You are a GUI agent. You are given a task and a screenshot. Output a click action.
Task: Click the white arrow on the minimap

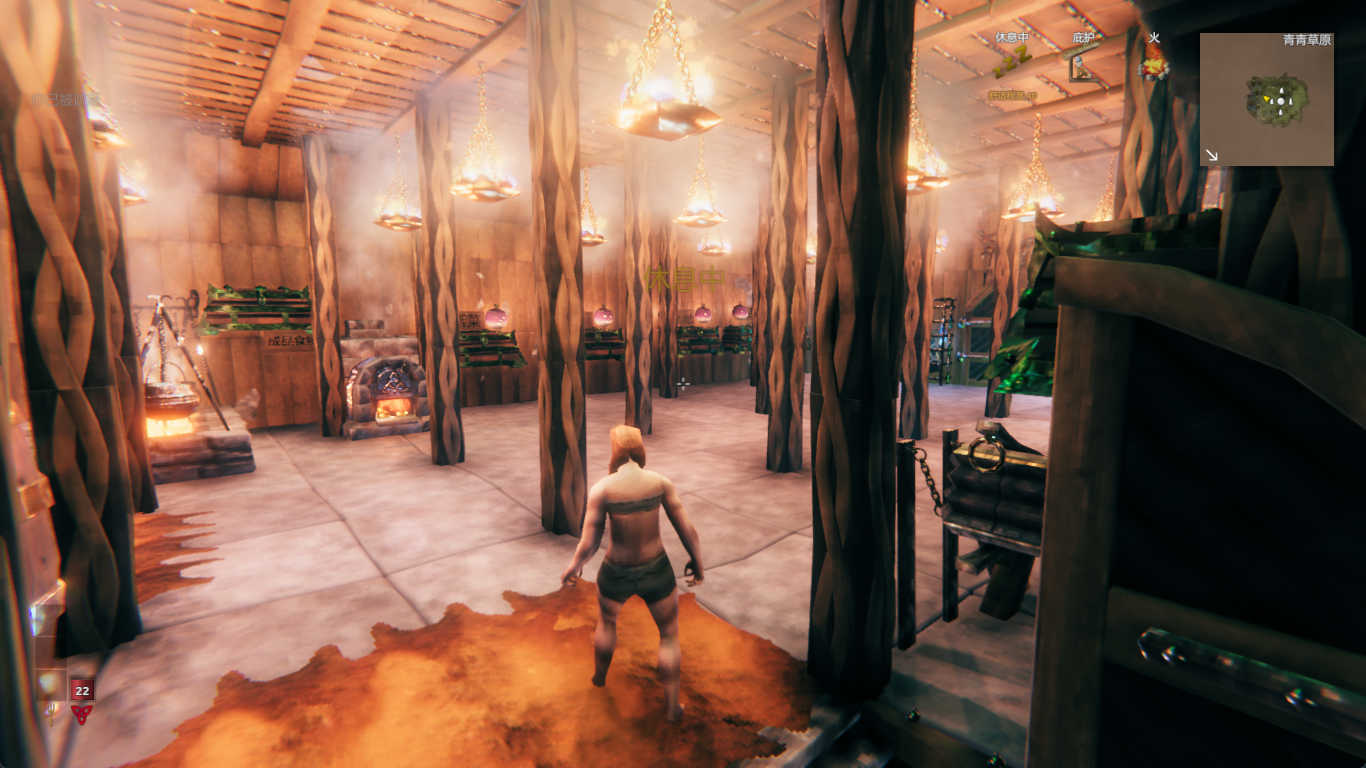[1212, 155]
